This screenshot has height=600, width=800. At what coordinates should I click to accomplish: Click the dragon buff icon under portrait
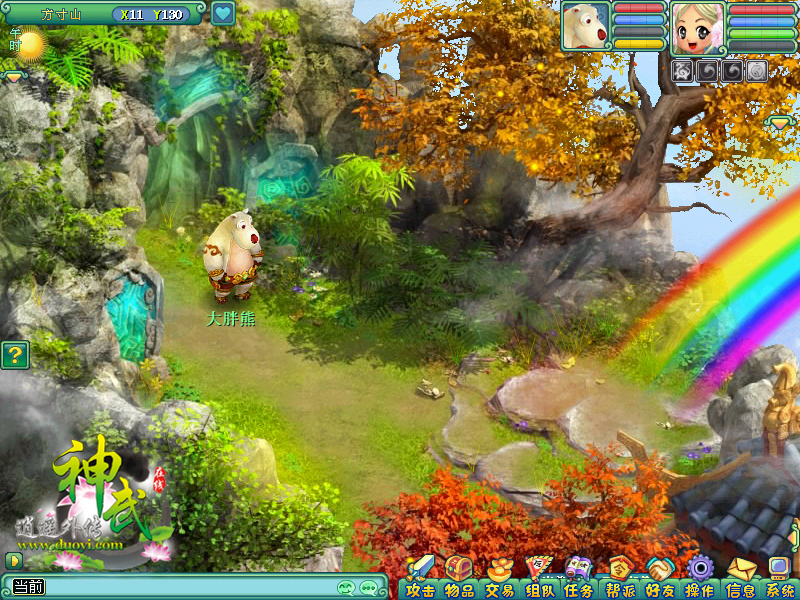click(x=683, y=70)
